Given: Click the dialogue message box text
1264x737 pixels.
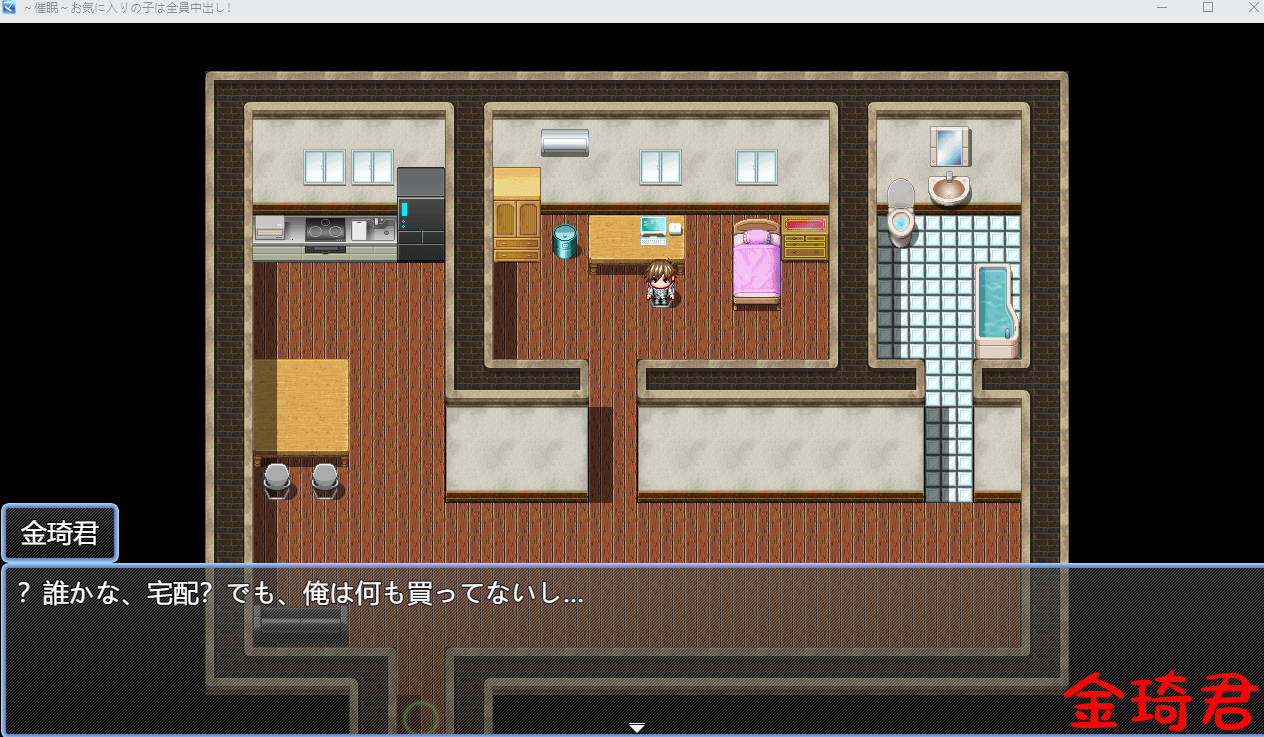Looking at the screenshot, I should (x=300, y=595).
